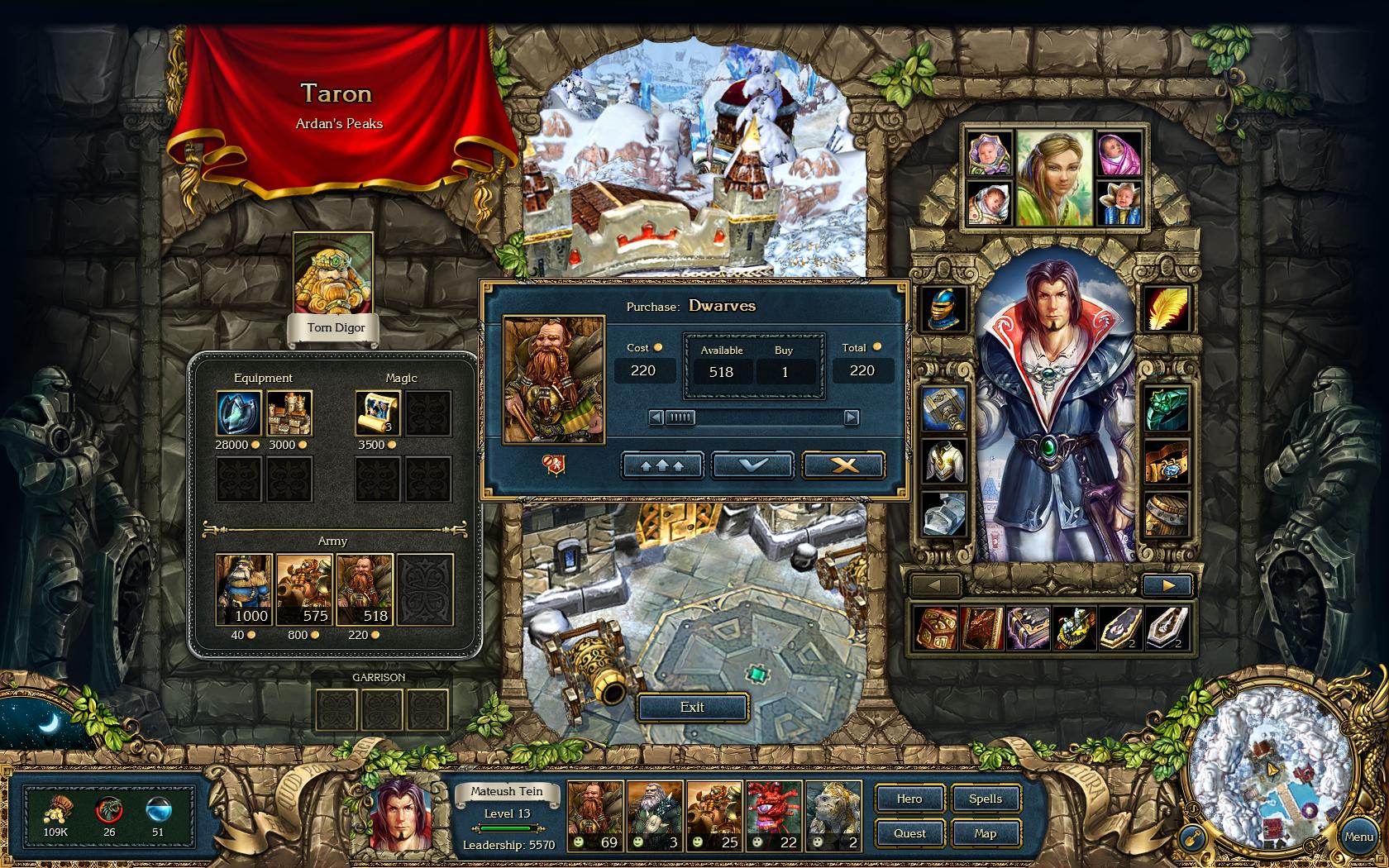The height and width of the screenshot is (868, 1389).
Task: Choose the 575-count army unit for sale
Action: (304, 589)
